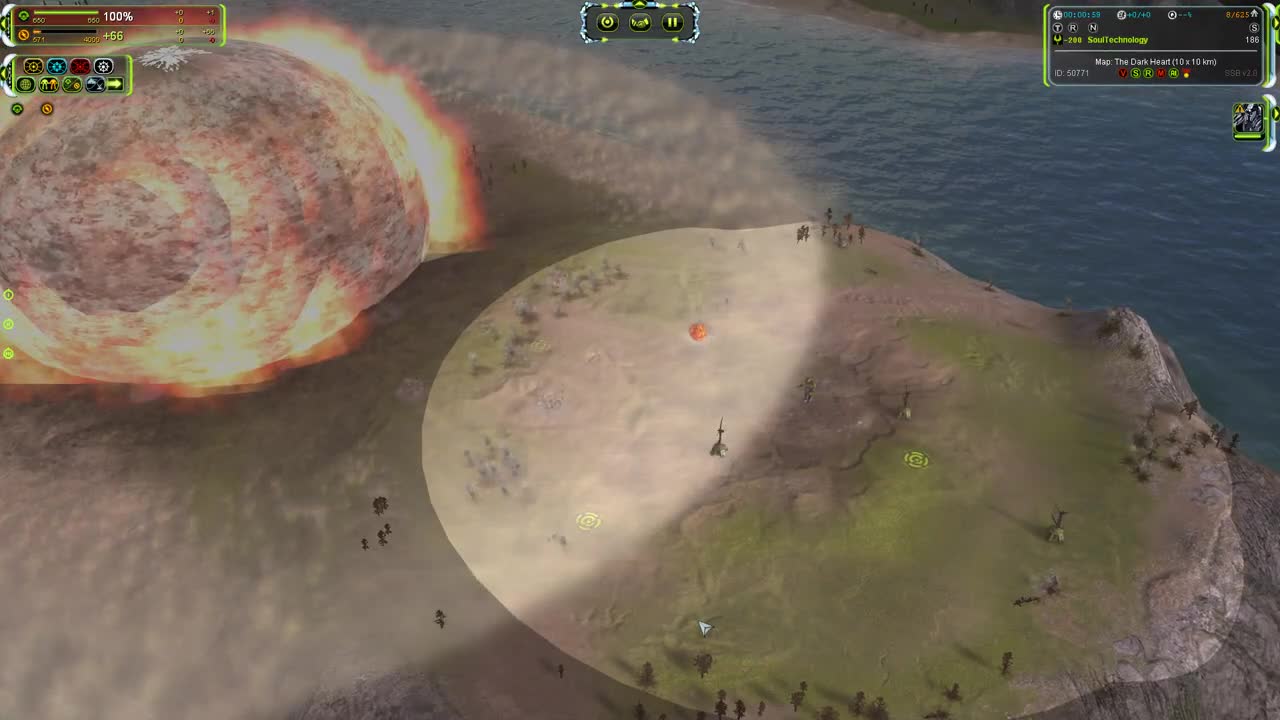1280x720 pixels.
Task: Click the SoulTechnology player name
Action: click(1117, 39)
